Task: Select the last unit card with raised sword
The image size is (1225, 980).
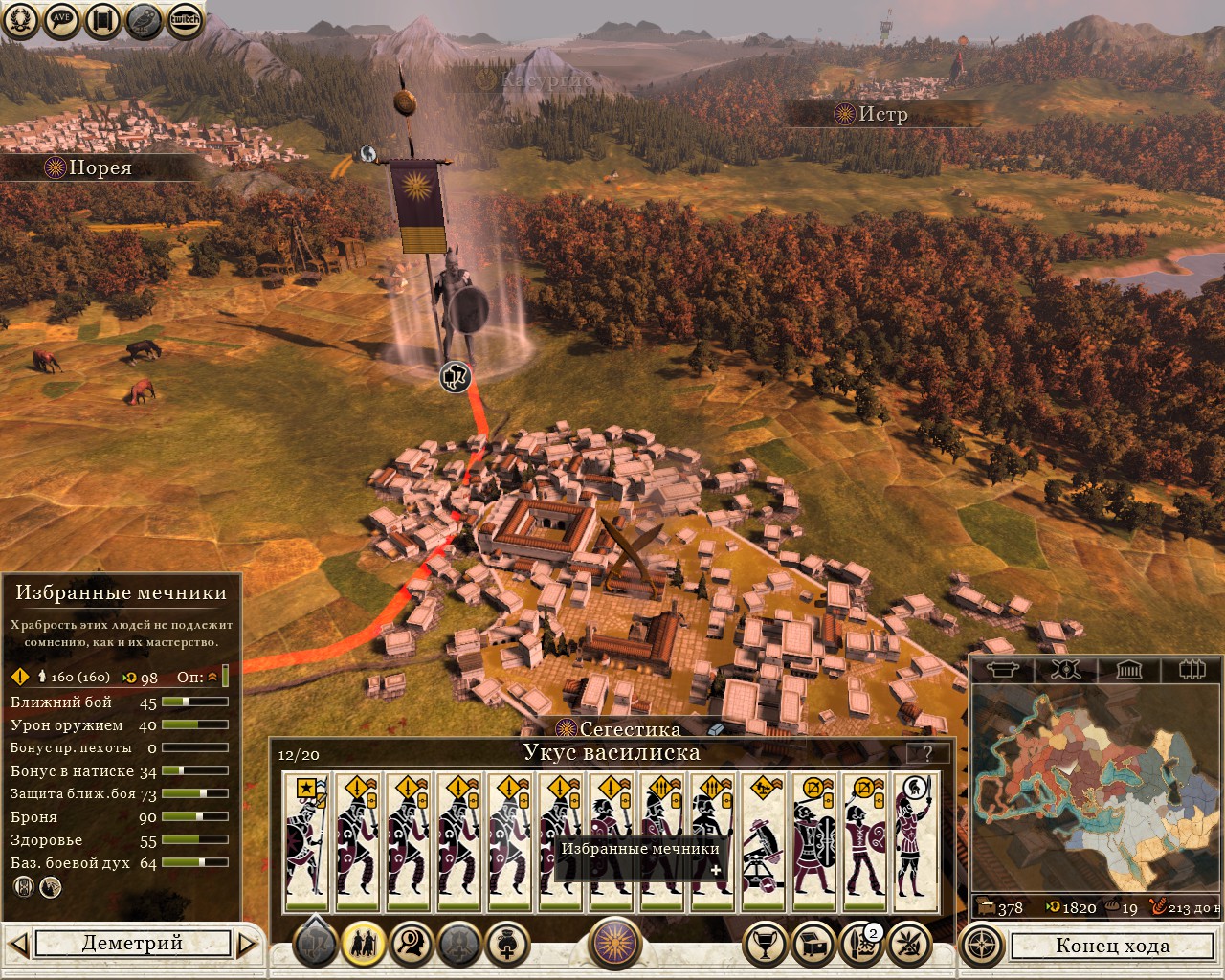Action: (915, 842)
